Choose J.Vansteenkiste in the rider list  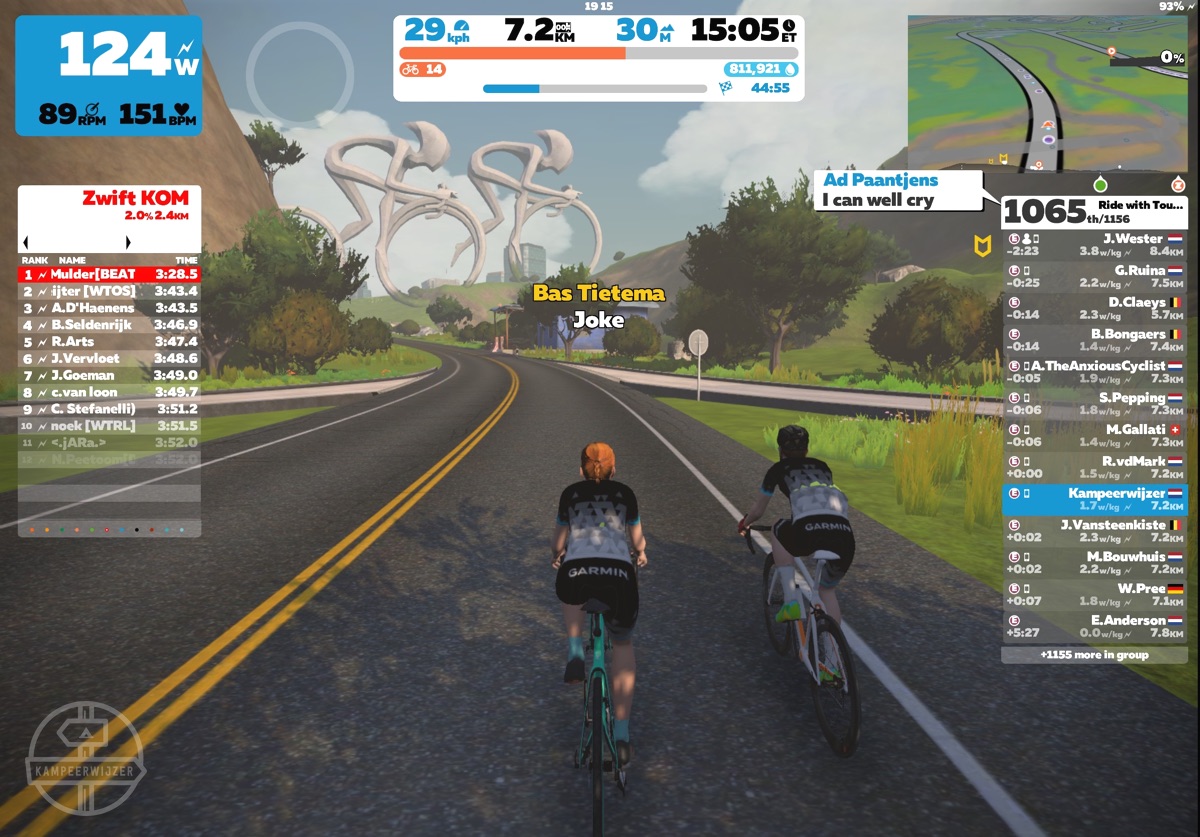(1094, 531)
